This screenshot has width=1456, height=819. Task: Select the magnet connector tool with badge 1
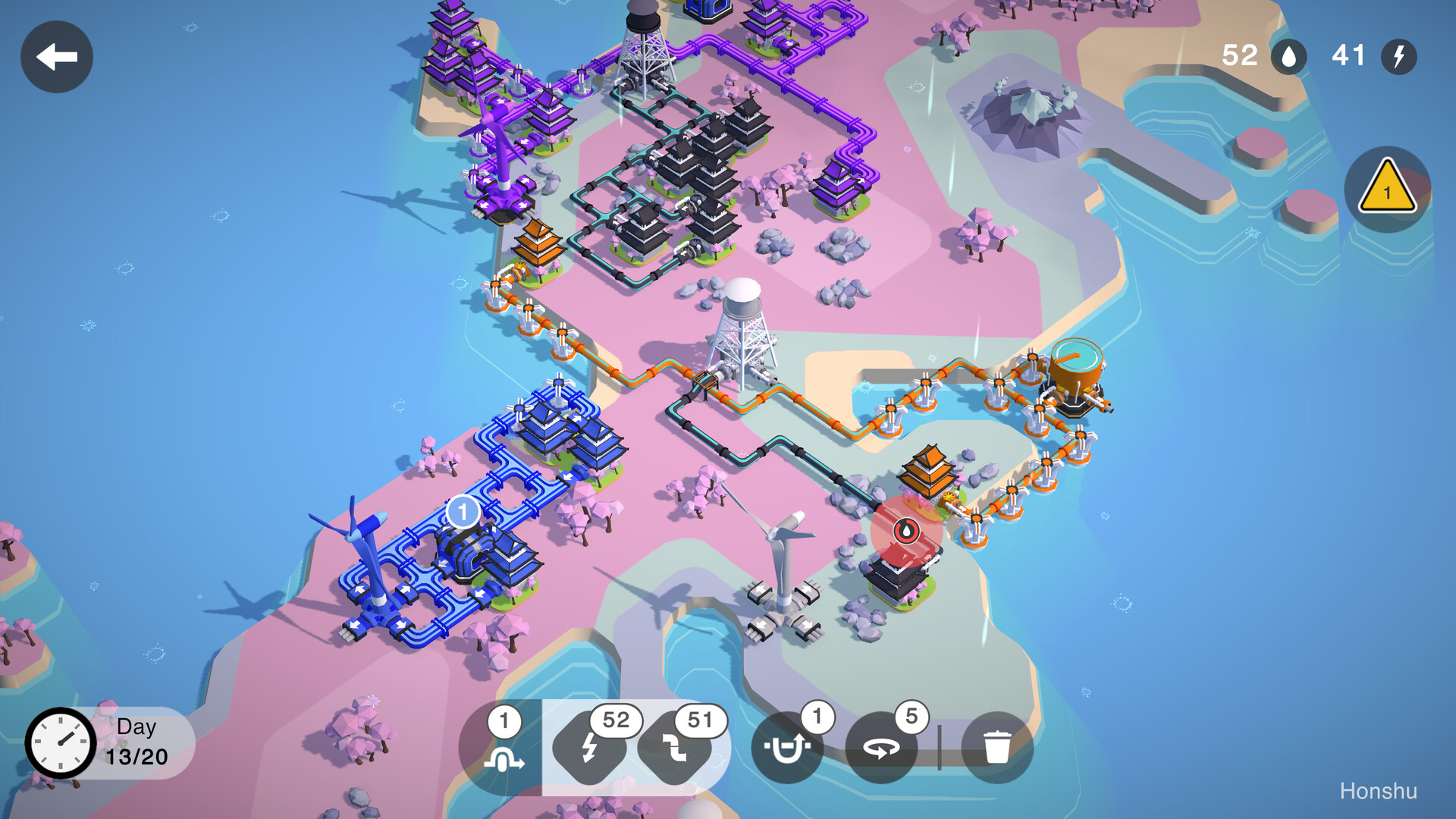point(787,747)
